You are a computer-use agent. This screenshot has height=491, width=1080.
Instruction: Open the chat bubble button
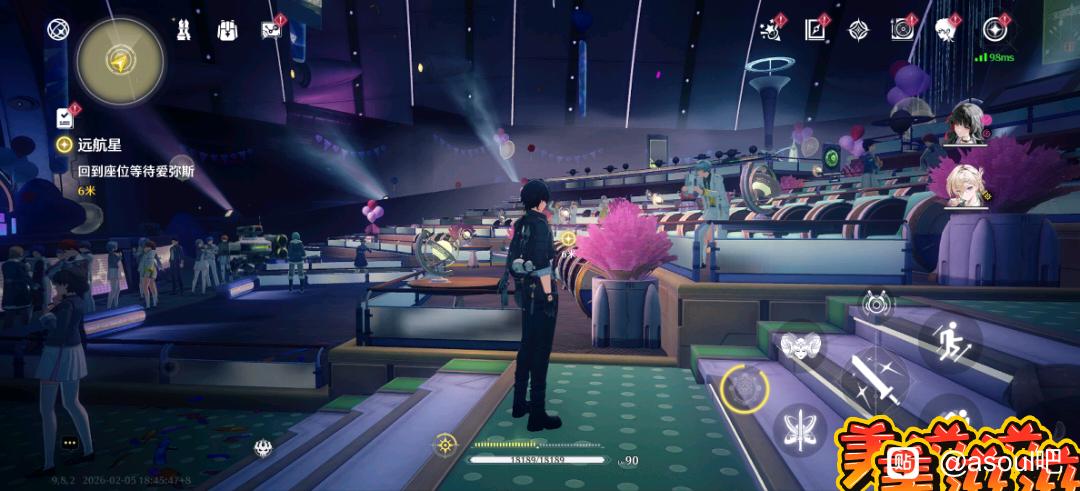69,442
